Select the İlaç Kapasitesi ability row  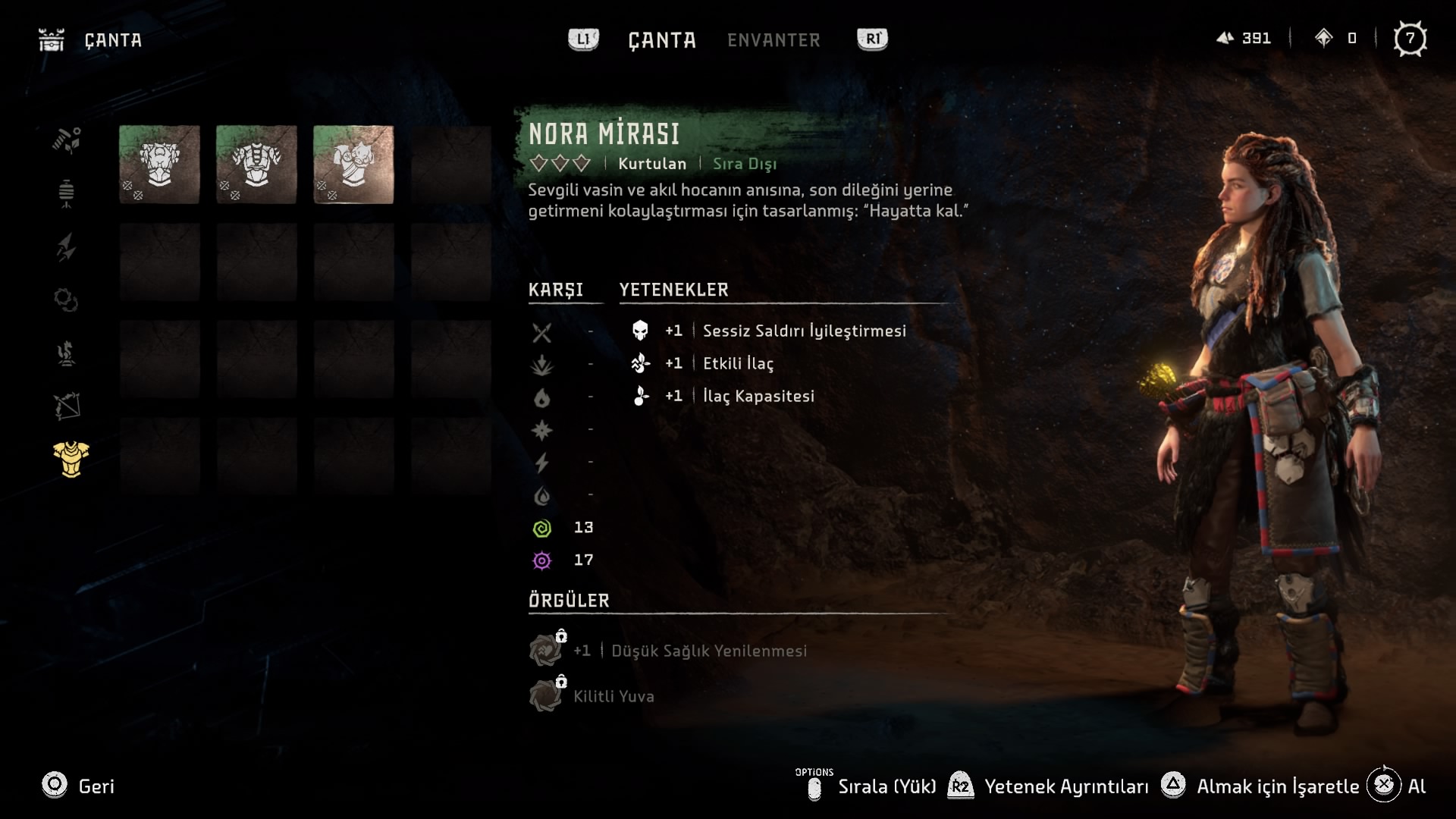[x=758, y=396]
